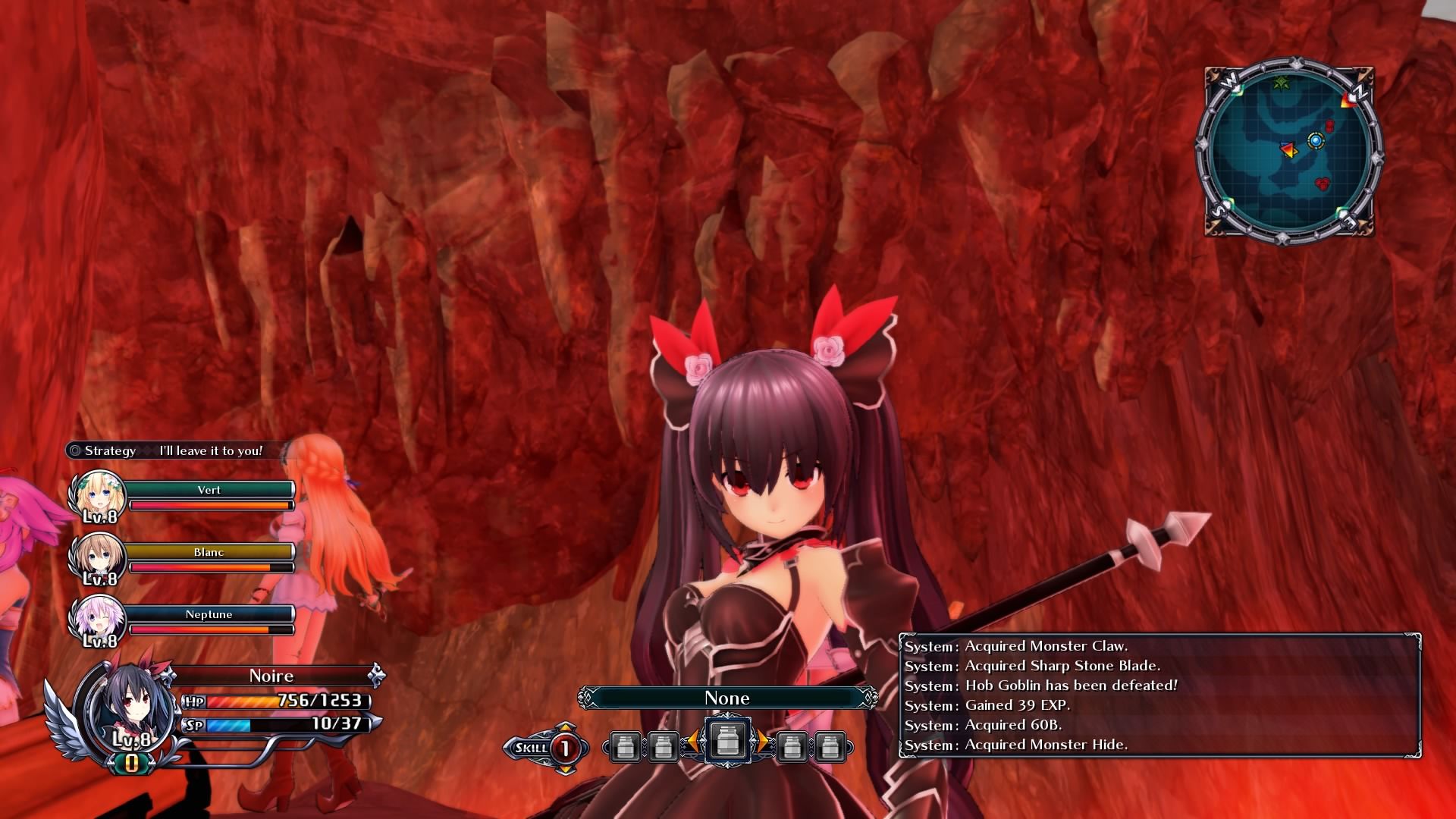The image size is (1456, 819).
Task: Click the circular minimap
Action: 1290,149
